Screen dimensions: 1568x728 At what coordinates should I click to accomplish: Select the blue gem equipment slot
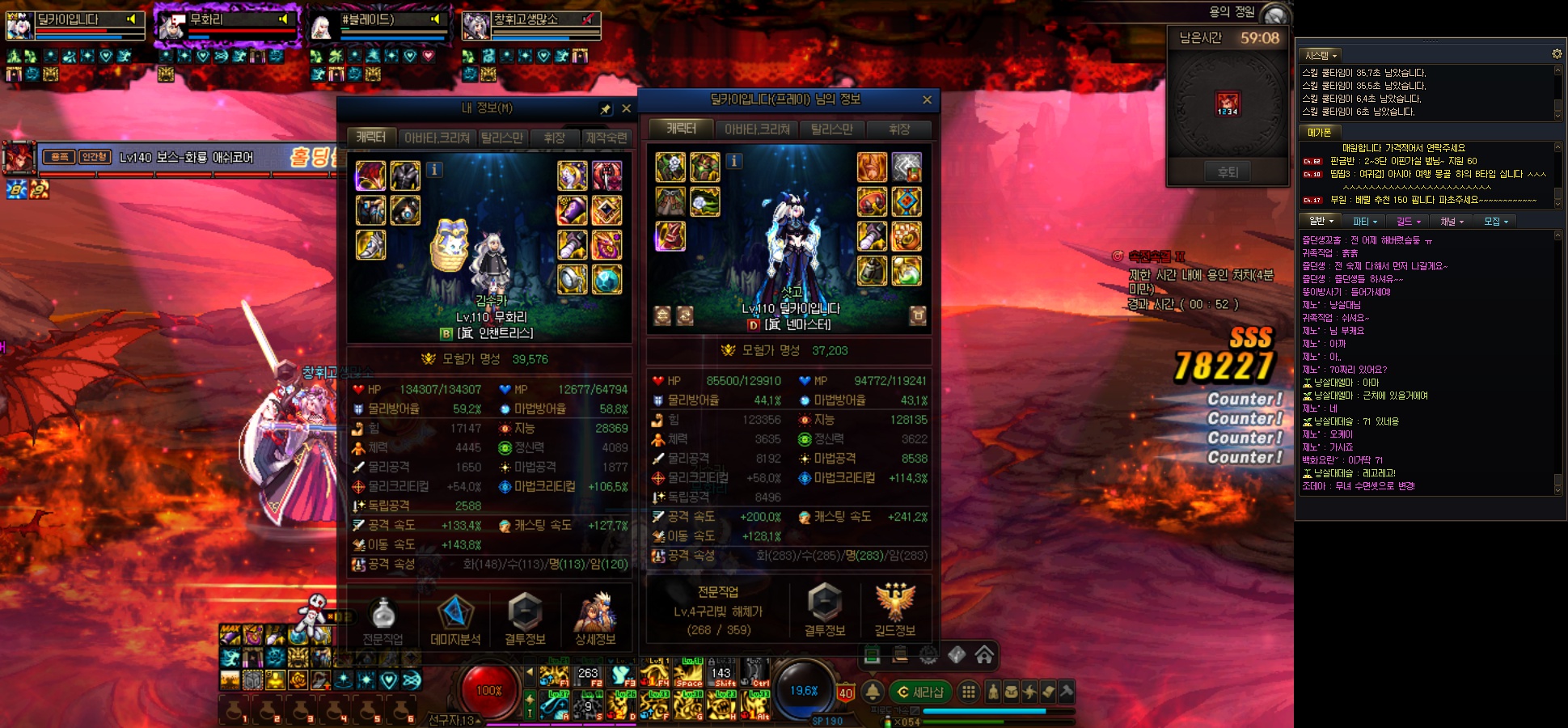click(606, 280)
